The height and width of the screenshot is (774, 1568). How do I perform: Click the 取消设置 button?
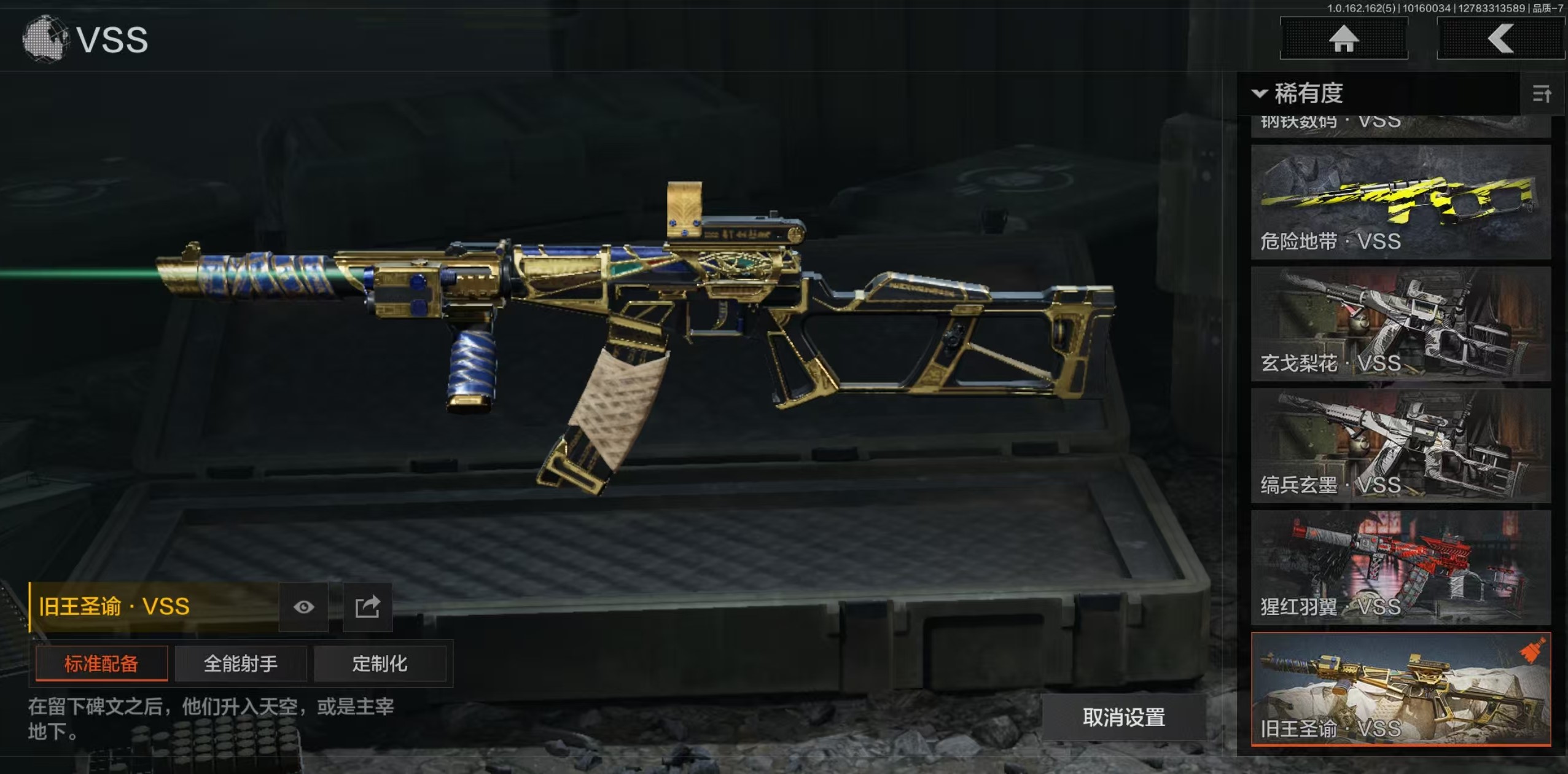pyautogui.click(x=1123, y=717)
